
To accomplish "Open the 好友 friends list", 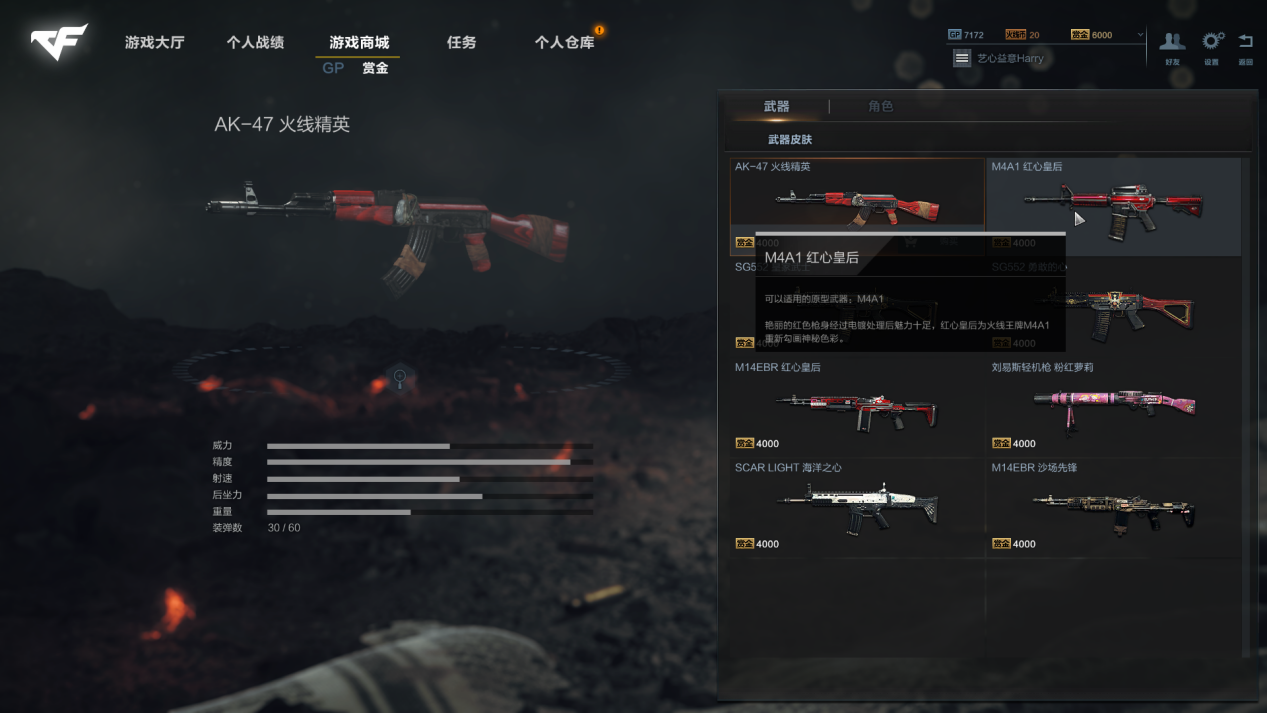I will [1172, 46].
